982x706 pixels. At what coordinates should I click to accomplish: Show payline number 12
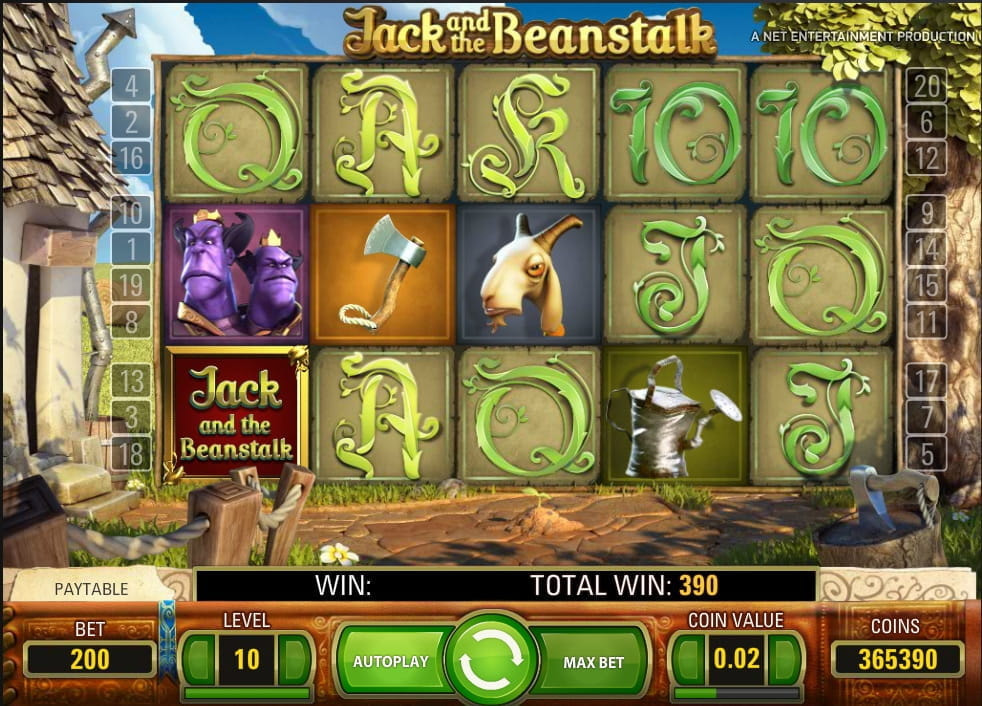pos(927,158)
